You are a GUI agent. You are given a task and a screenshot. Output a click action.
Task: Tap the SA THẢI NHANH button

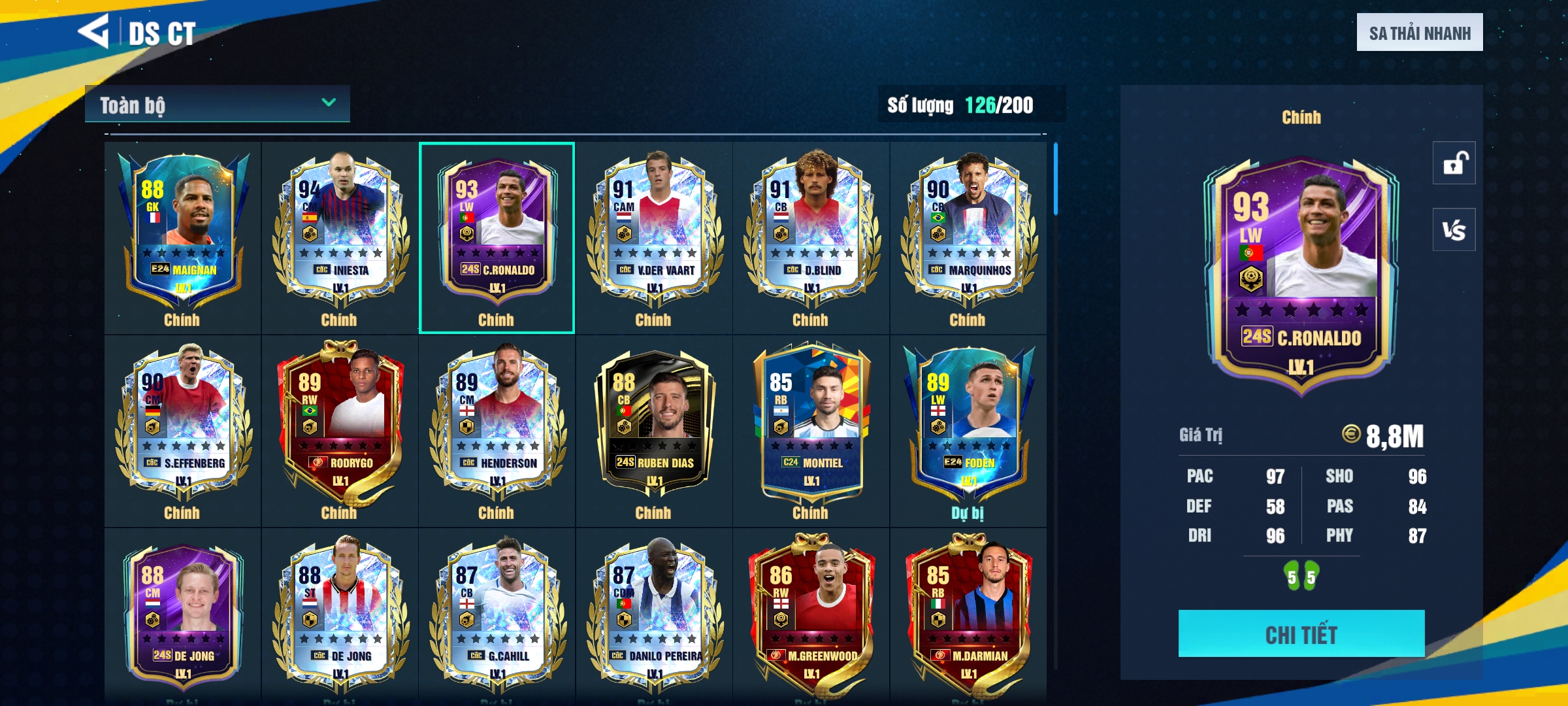pos(1419,33)
